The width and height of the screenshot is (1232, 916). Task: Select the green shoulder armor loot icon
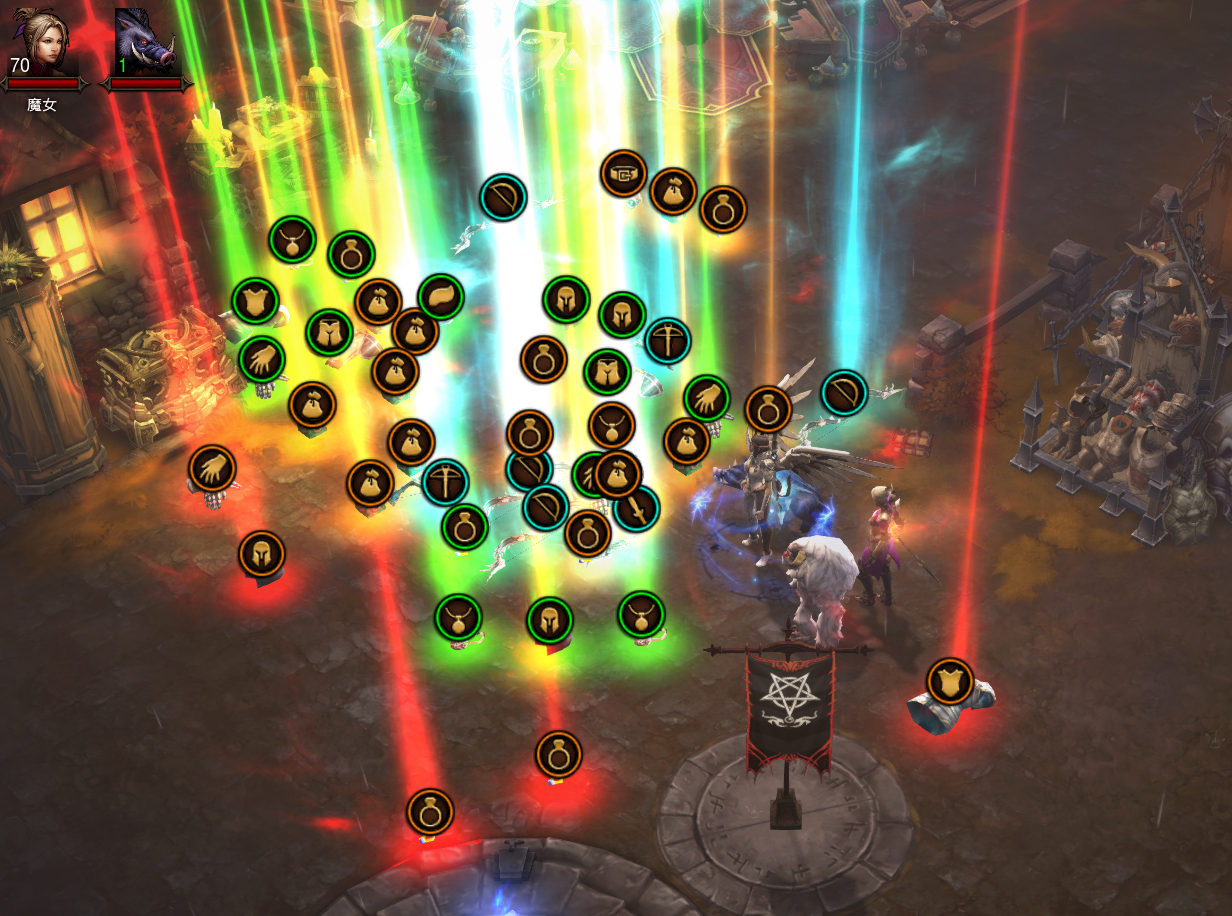tap(441, 297)
